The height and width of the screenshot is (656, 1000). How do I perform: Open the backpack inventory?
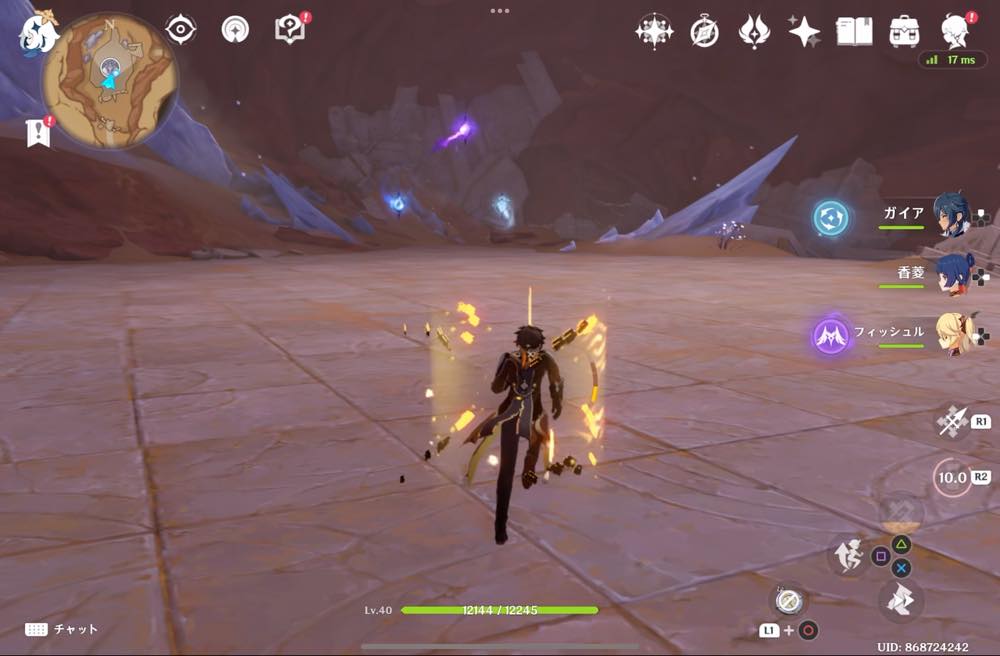(905, 31)
